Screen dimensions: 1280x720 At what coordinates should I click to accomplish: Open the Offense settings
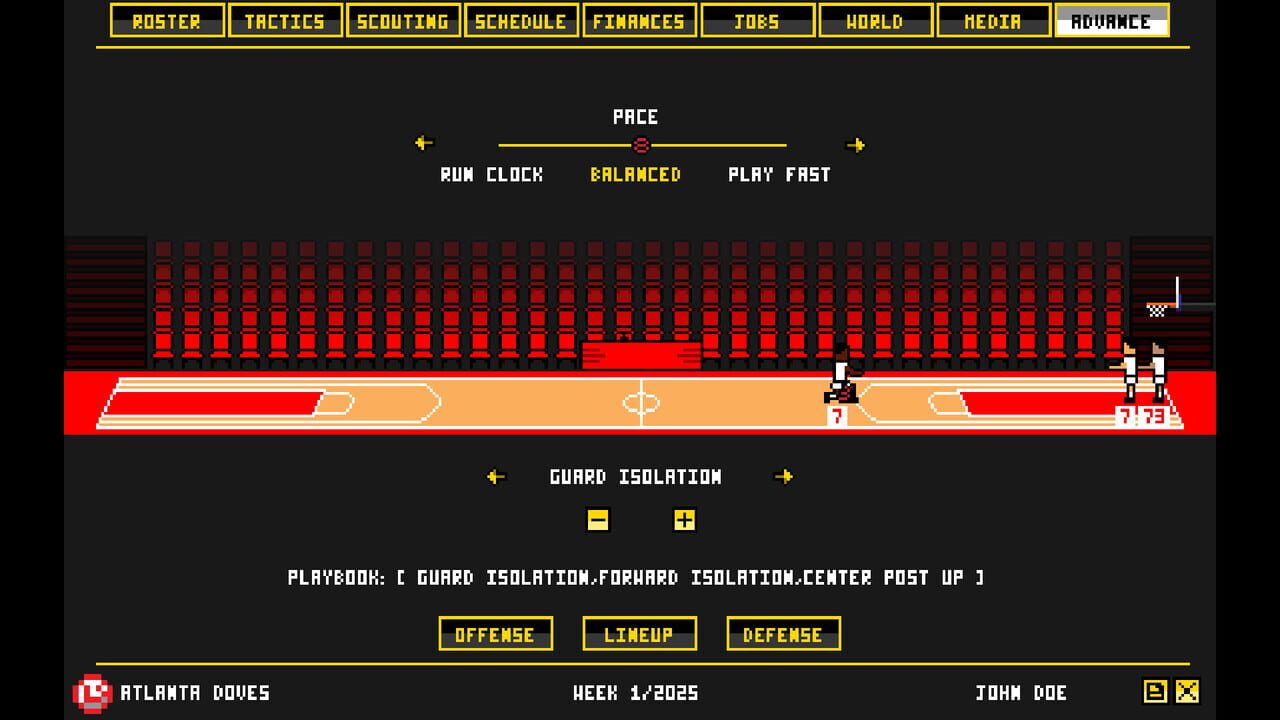click(496, 634)
